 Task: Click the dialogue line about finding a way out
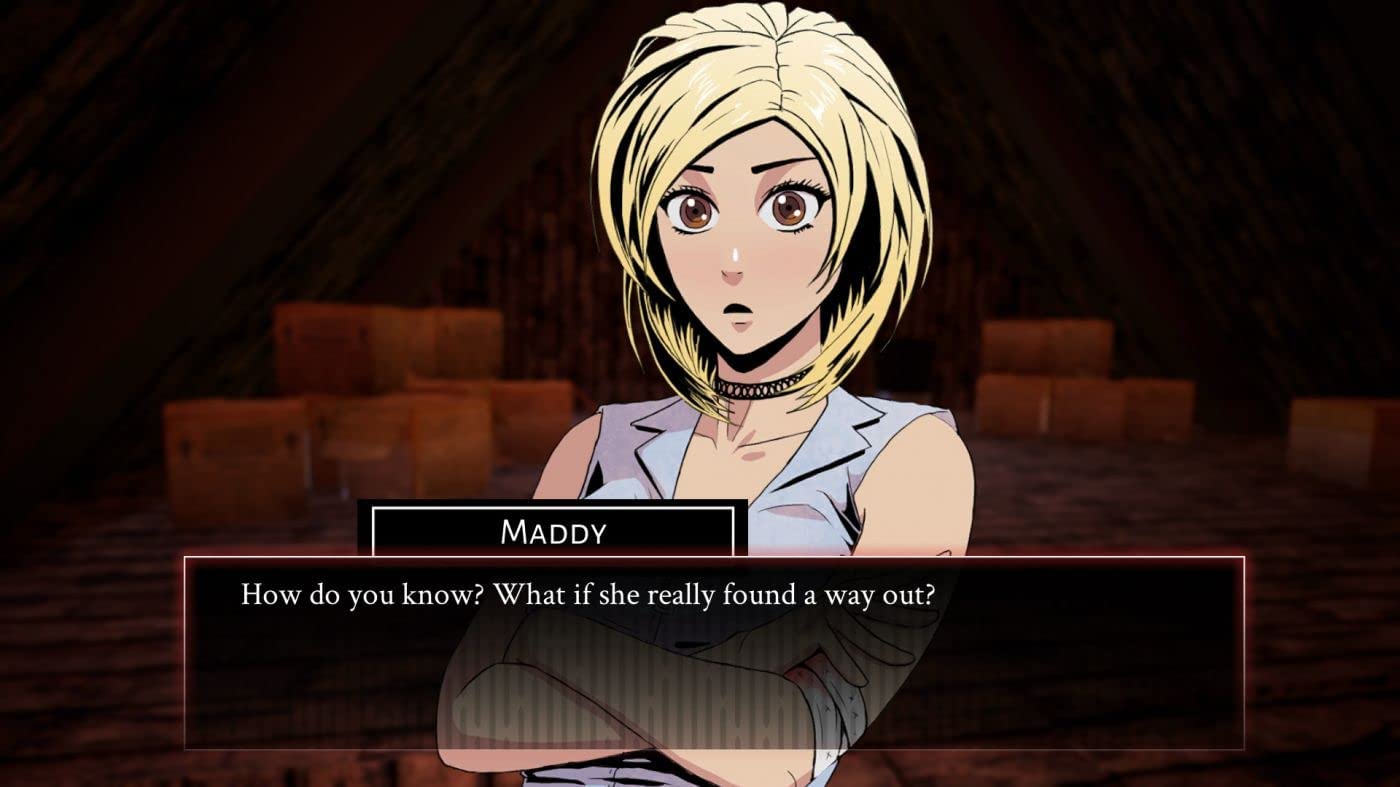590,593
